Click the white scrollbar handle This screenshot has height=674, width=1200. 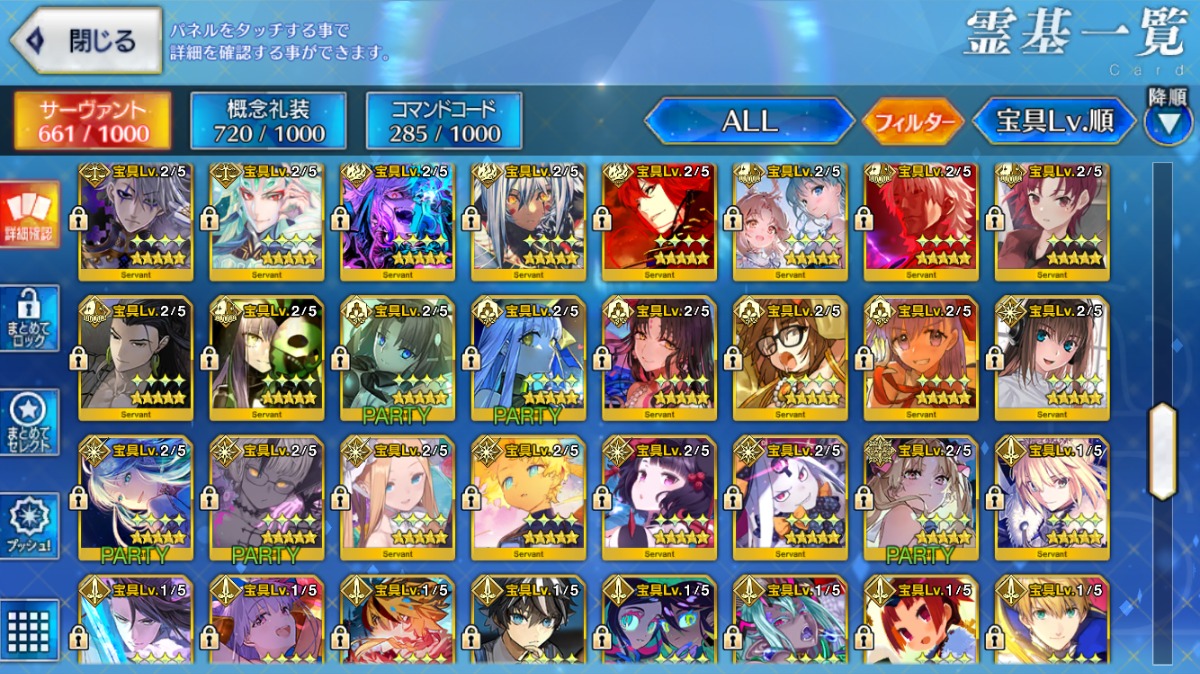click(1162, 450)
